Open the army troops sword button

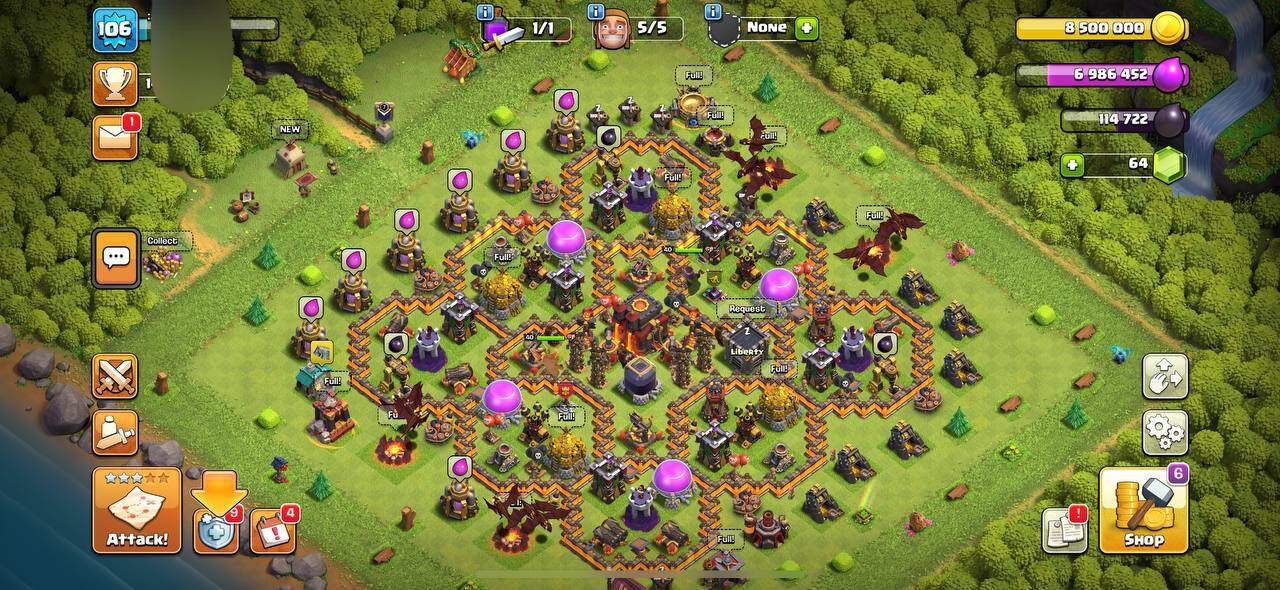115,432
